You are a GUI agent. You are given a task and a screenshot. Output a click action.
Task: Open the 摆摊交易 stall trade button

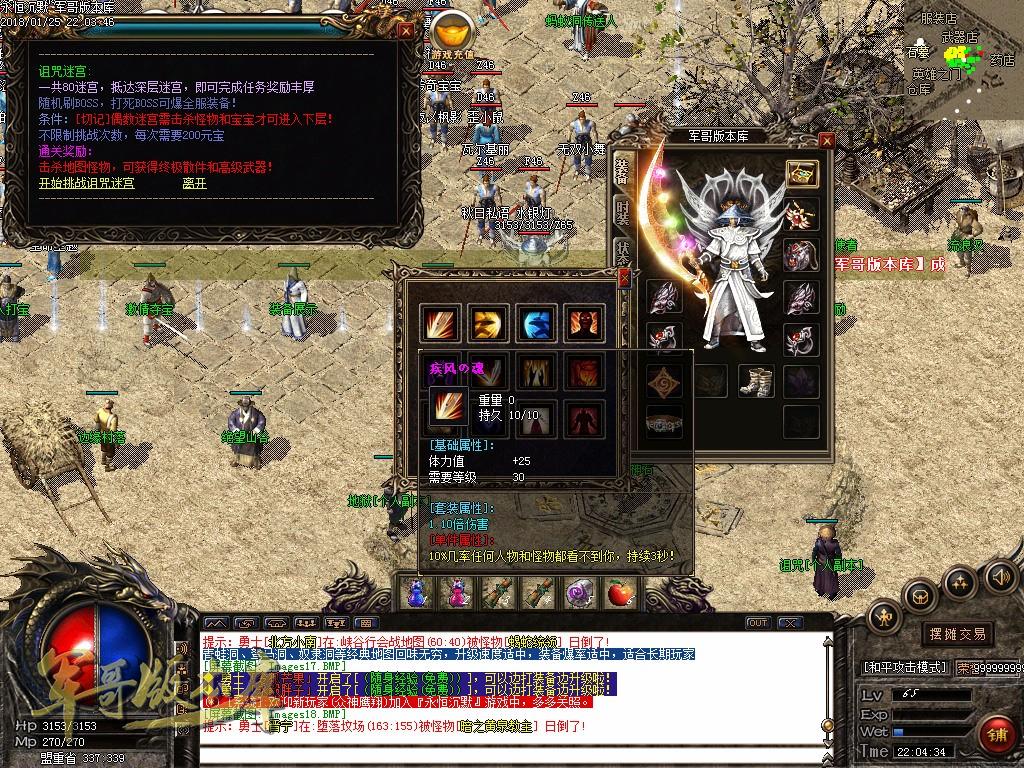957,634
